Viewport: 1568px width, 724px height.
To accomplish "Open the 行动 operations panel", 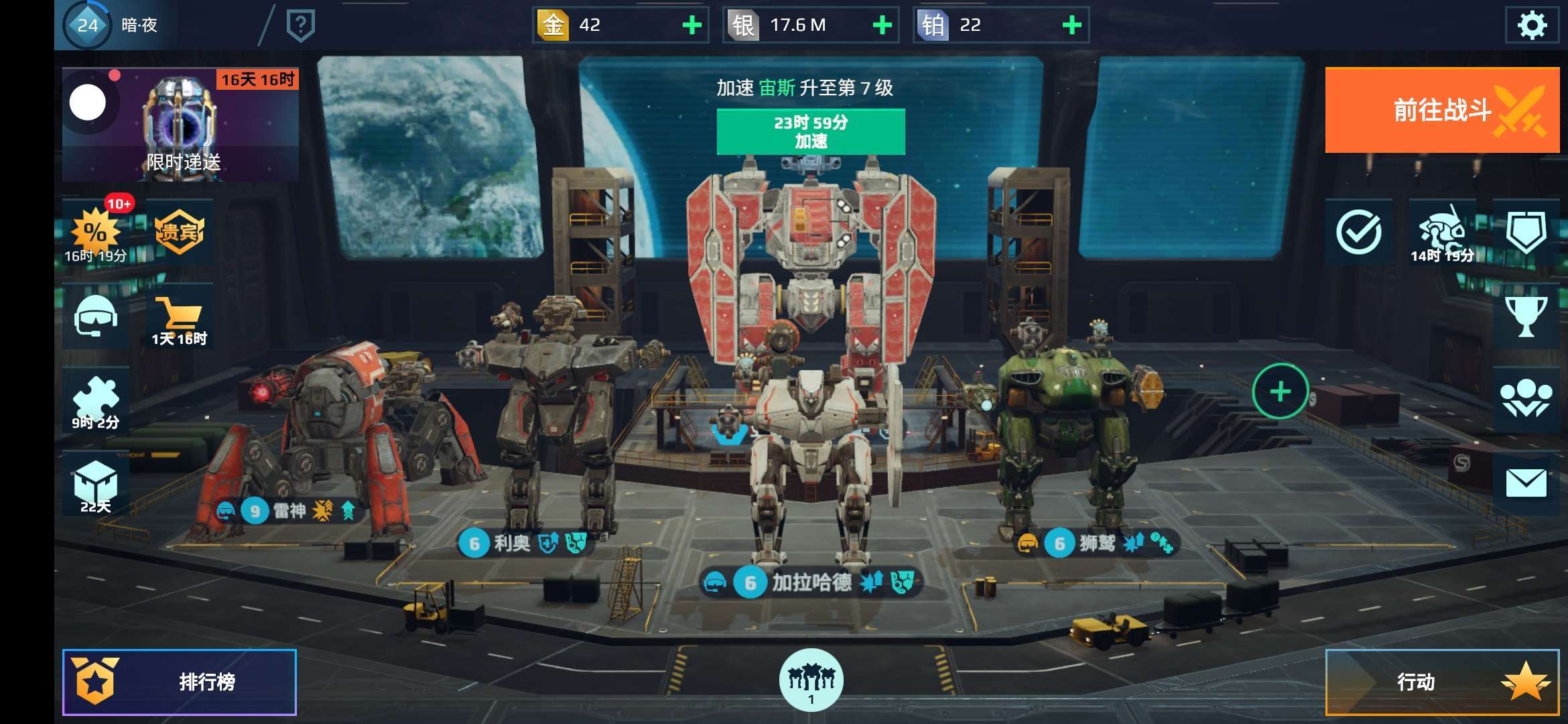I will pyautogui.click(x=1442, y=682).
